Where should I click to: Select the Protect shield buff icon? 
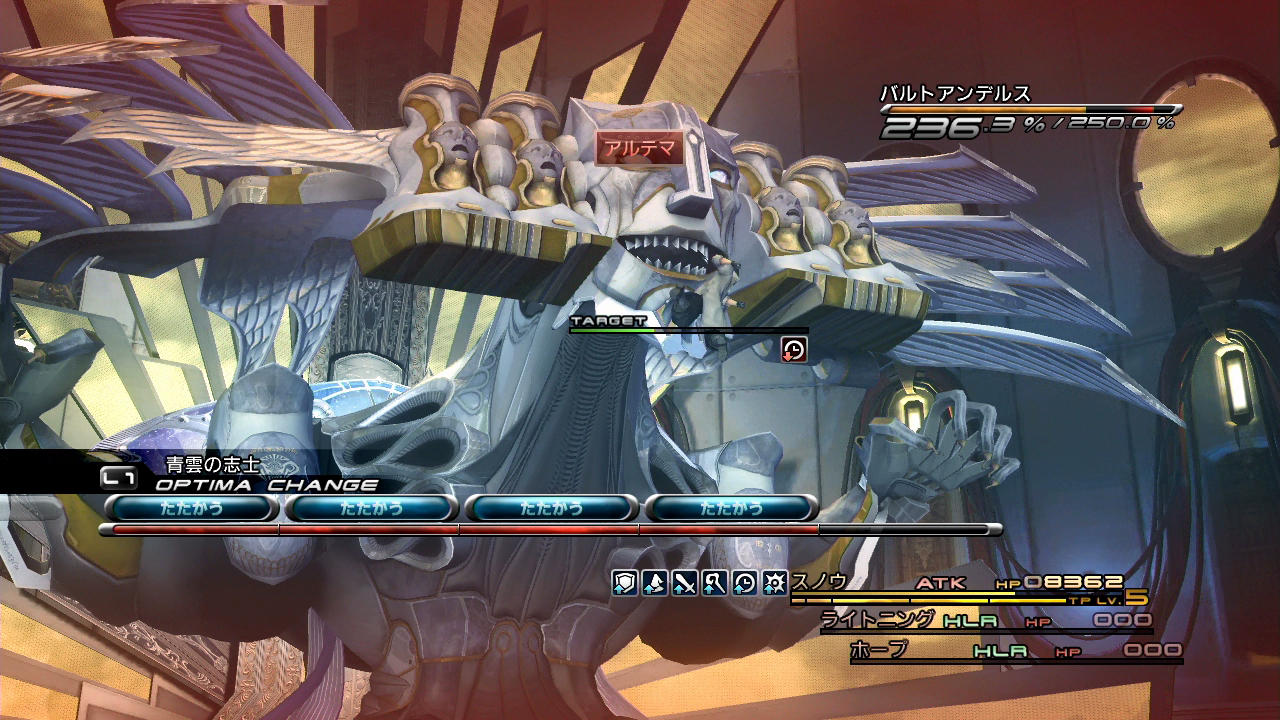click(x=625, y=582)
